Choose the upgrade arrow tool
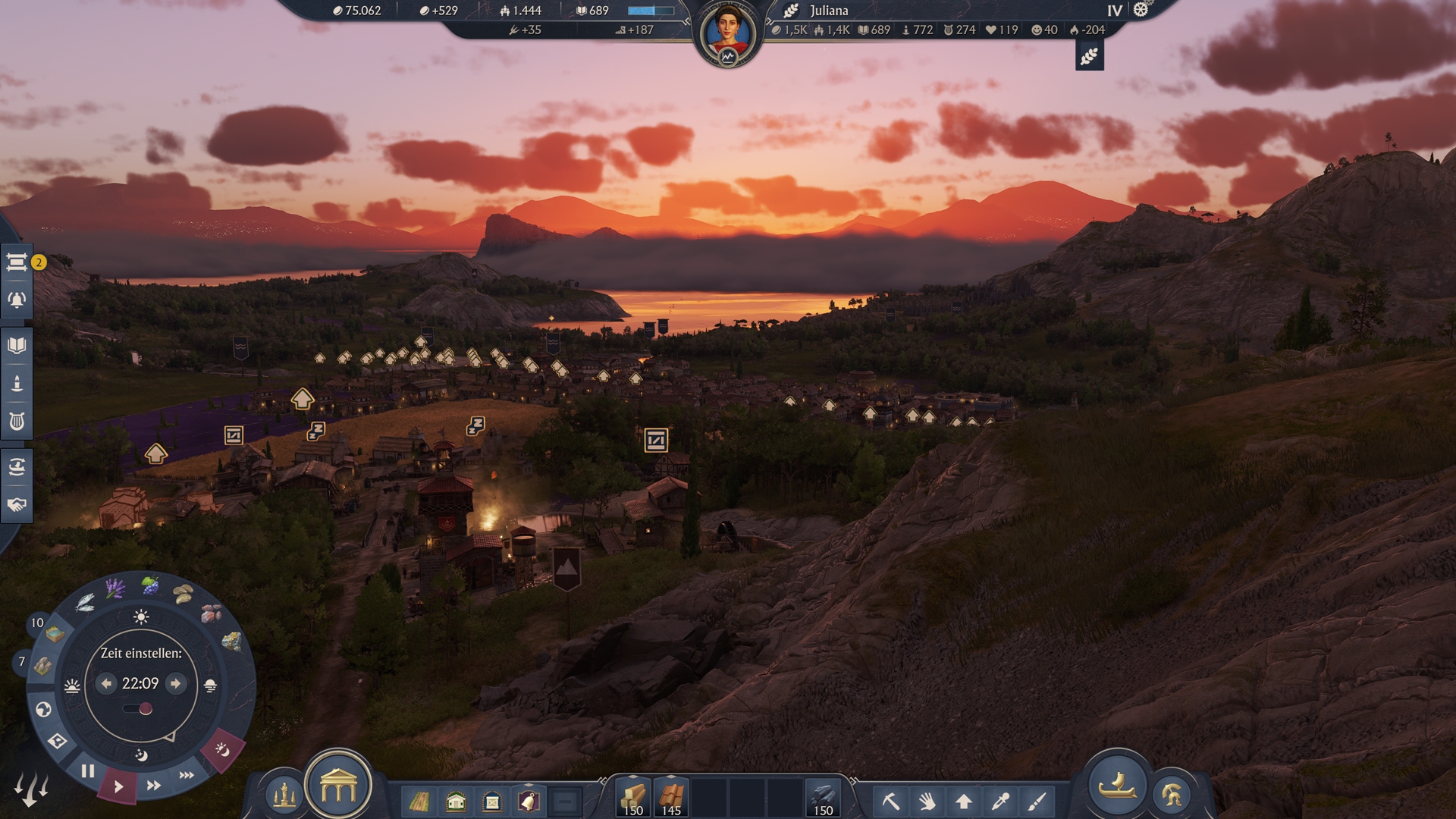This screenshot has width=1456, height=819. point(964,801)
